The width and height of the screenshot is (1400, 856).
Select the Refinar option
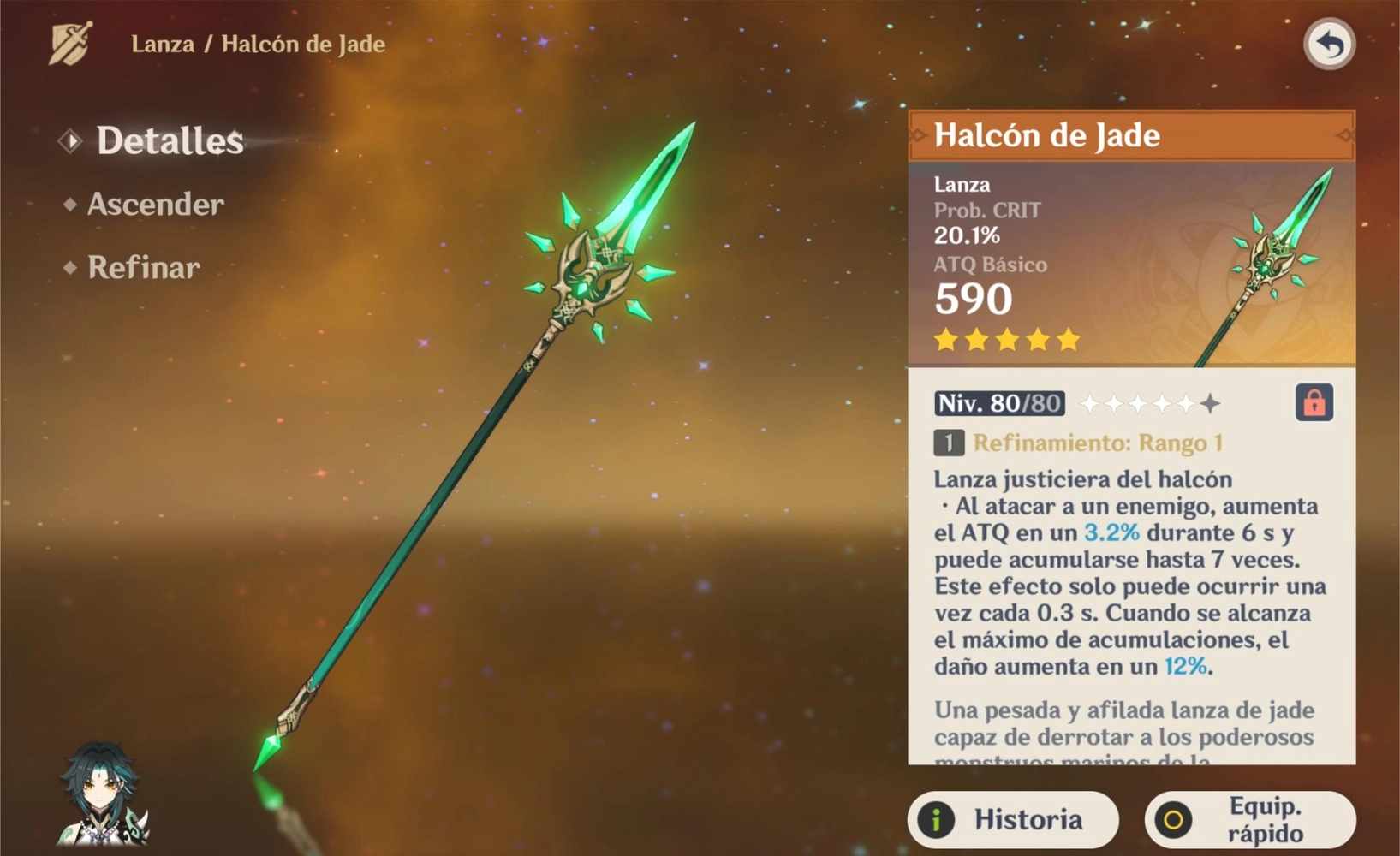(143, 268)
